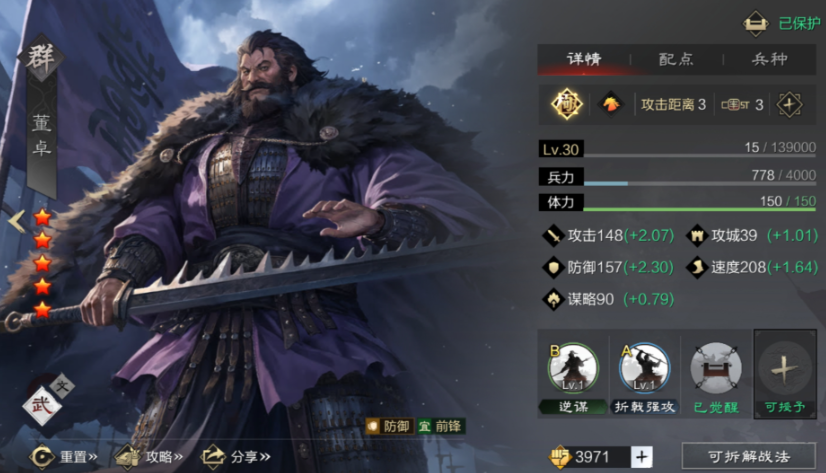Open the 已觉醒 awakening slot
This screenshot has width=826, height=473.
click(715, 372)
